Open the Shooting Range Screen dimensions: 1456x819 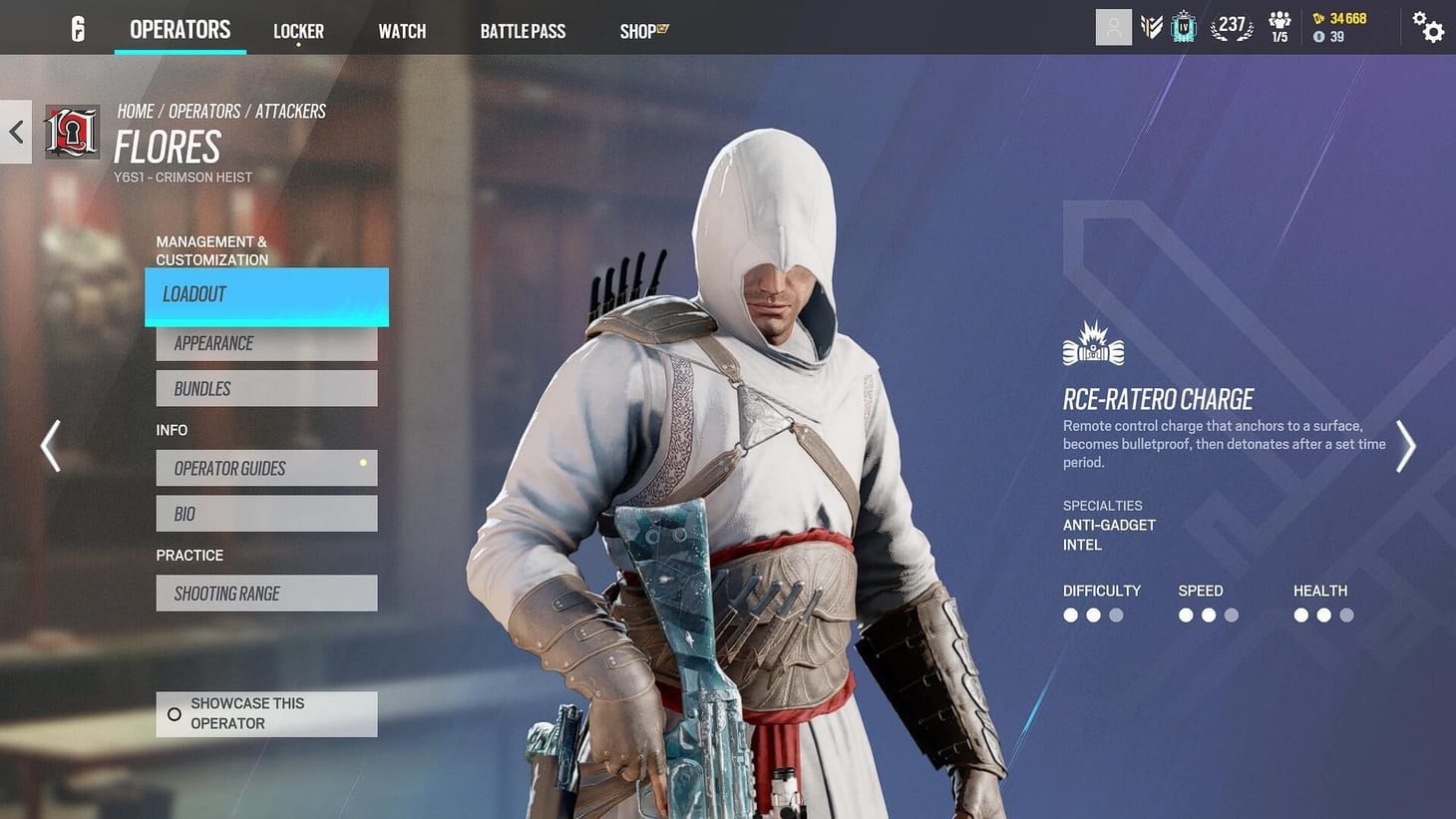point(265,593)
